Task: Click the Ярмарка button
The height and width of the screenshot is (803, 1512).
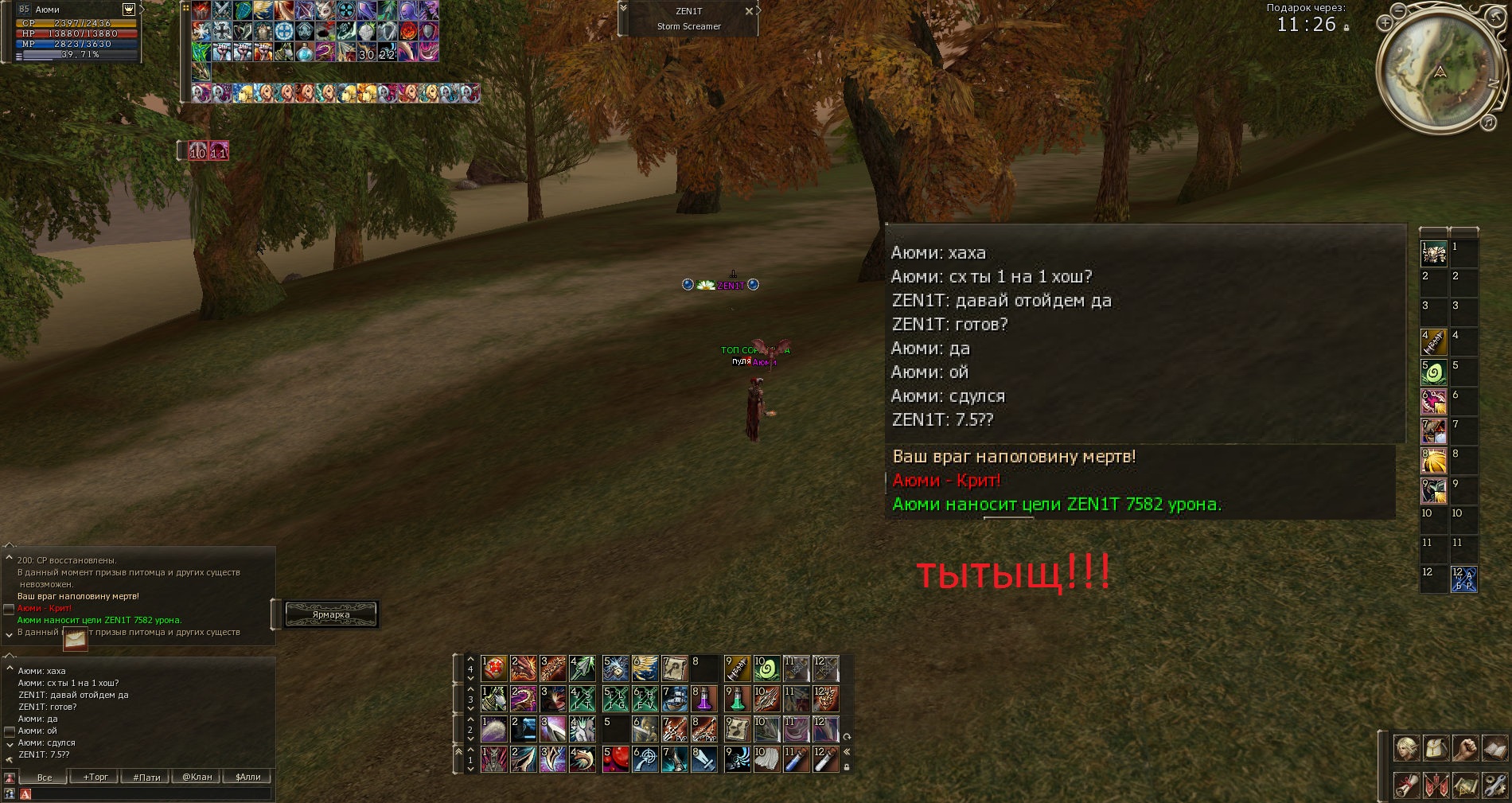Action: click(x=331, y=614)
